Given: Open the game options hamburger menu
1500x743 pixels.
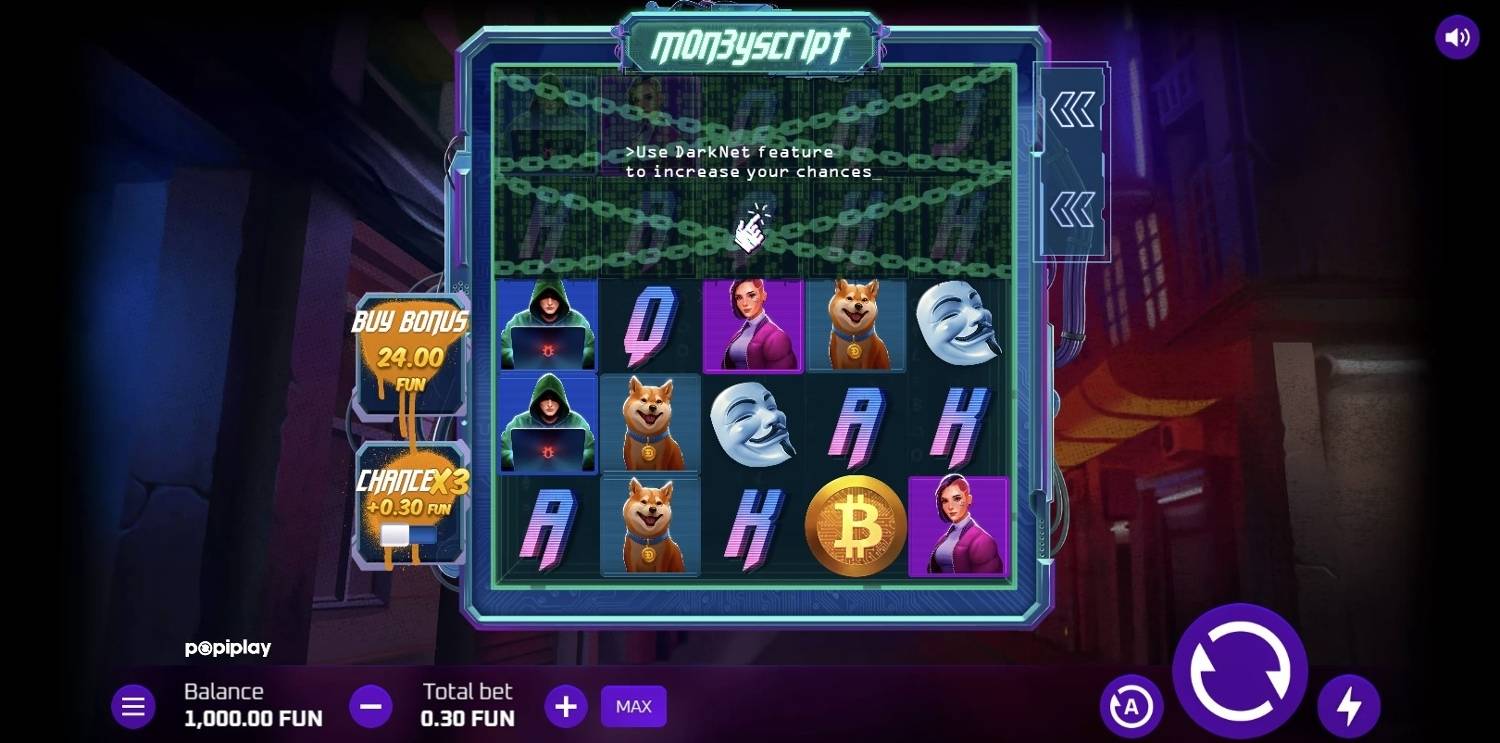Looking at the screenshot, I should coord(133,705).
